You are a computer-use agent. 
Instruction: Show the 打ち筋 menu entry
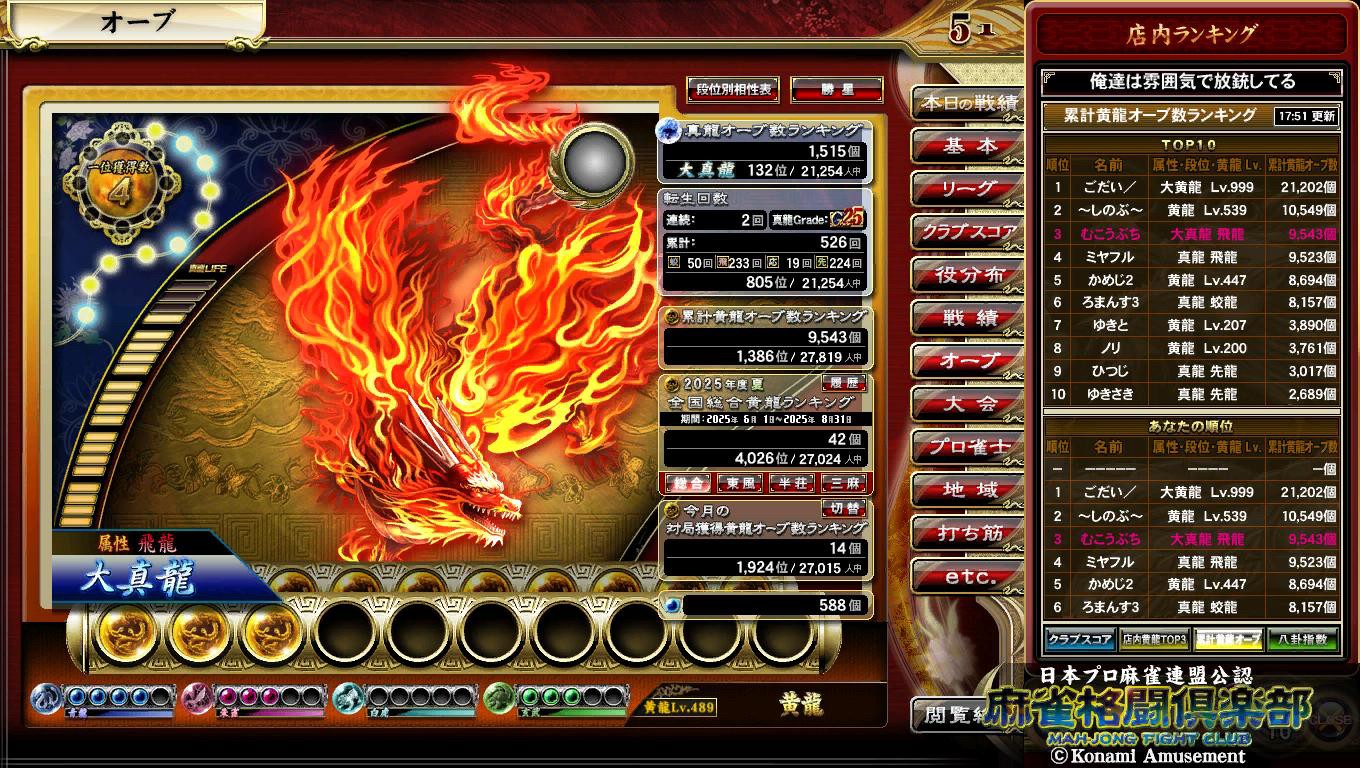click(967, 533)
